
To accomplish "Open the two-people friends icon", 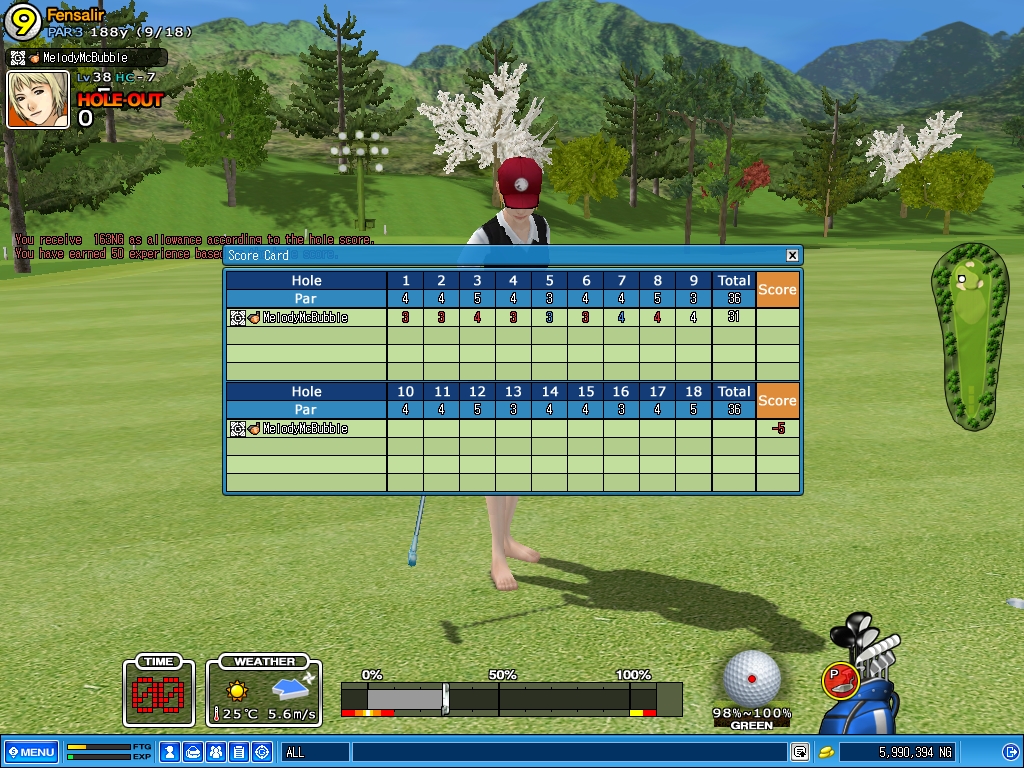I will click(x=215, y=752).
